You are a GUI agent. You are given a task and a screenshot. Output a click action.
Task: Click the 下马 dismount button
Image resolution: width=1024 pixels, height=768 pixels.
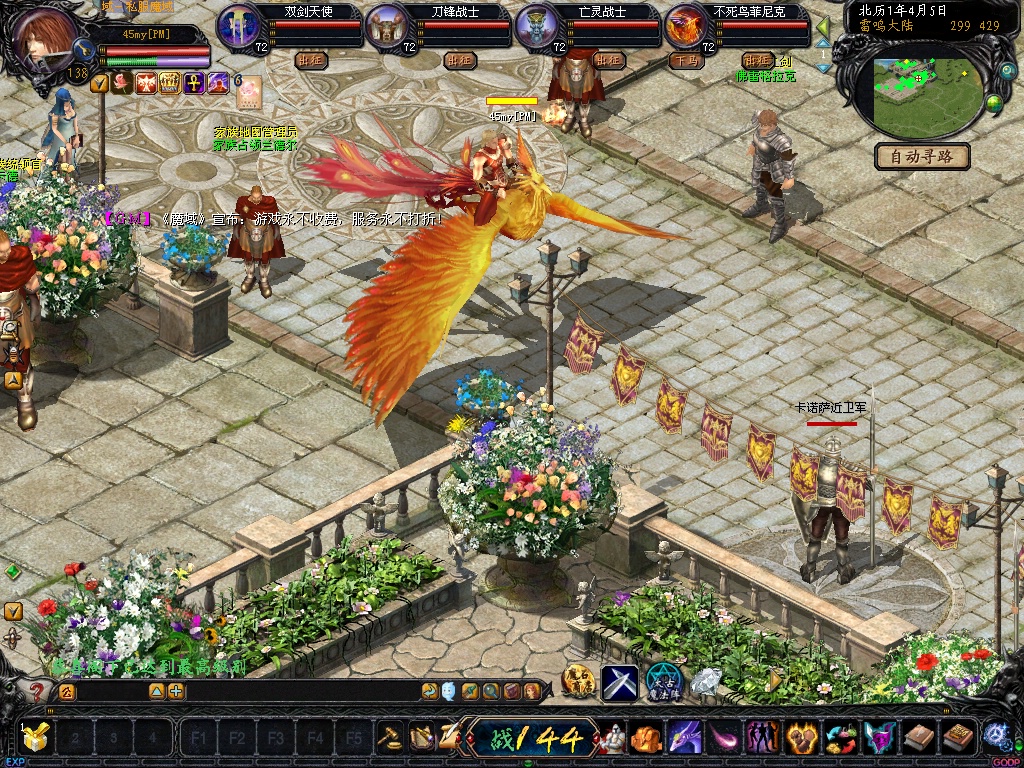click(x=688, y=60)
